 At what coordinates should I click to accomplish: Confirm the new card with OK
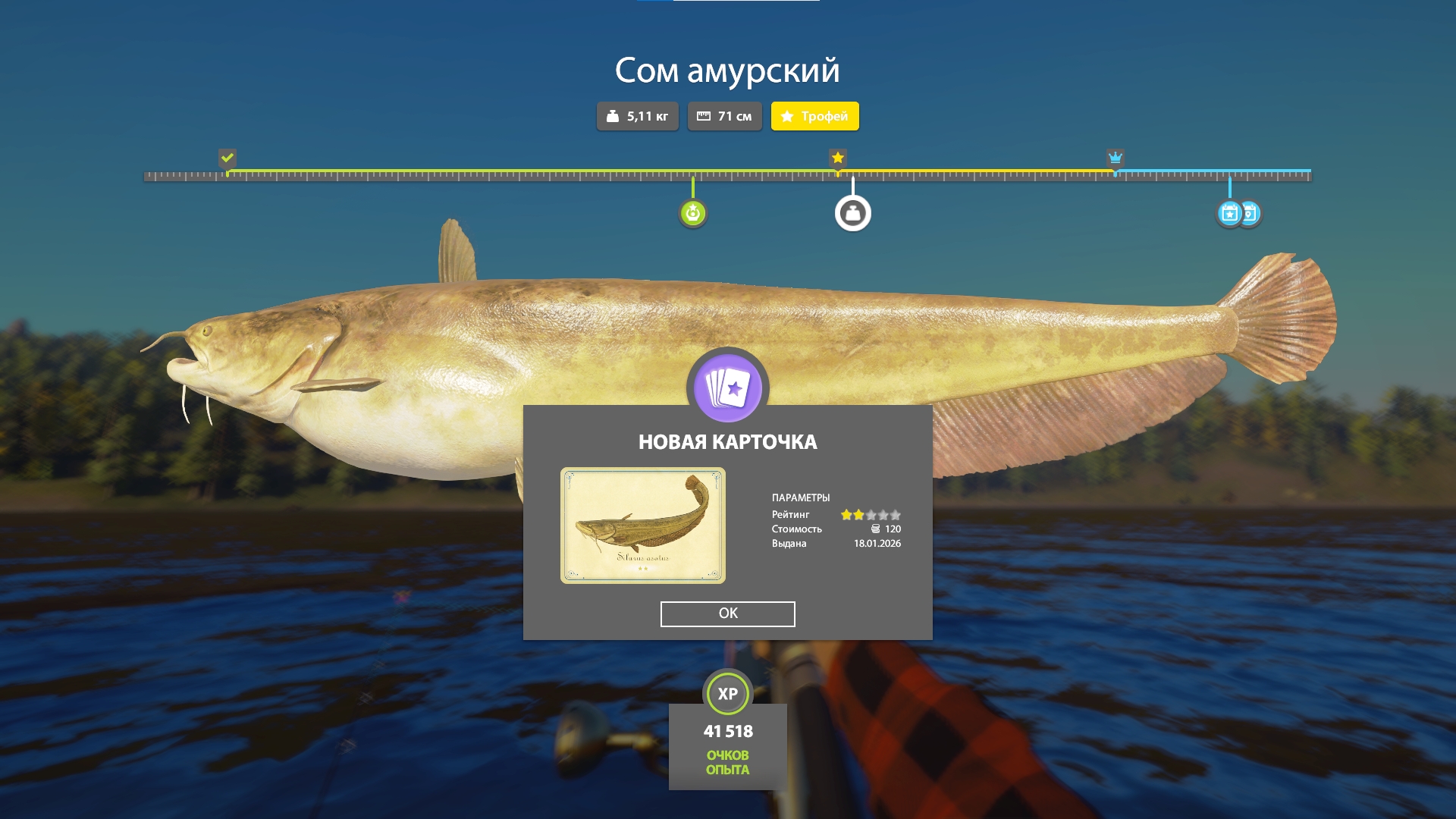pyautogui.click(x=727, y=613)
